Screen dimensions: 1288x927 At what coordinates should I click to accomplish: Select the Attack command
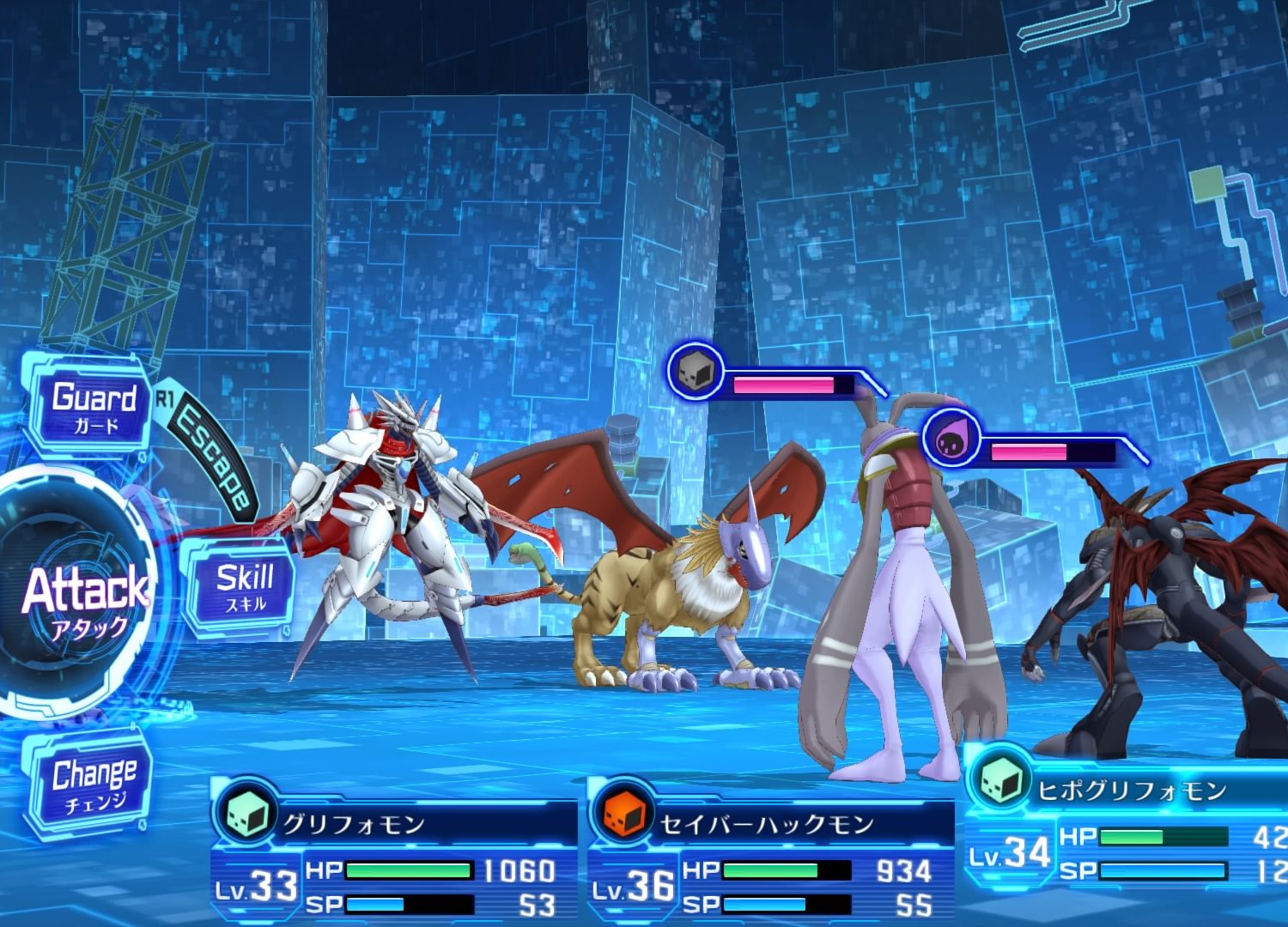(x=84, y=592)
